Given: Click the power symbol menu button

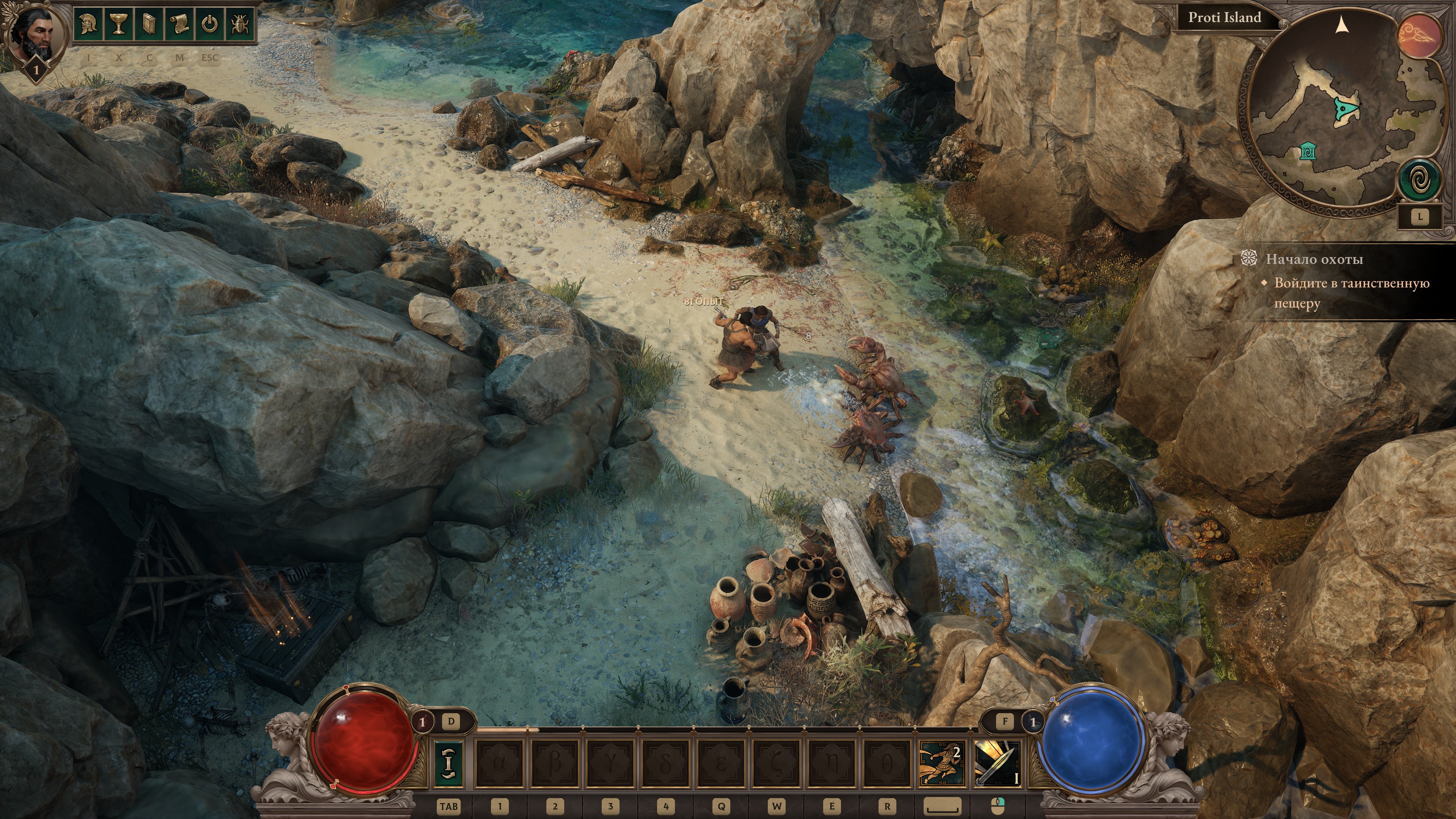Looking at the screenshot, I should [210, 24].
